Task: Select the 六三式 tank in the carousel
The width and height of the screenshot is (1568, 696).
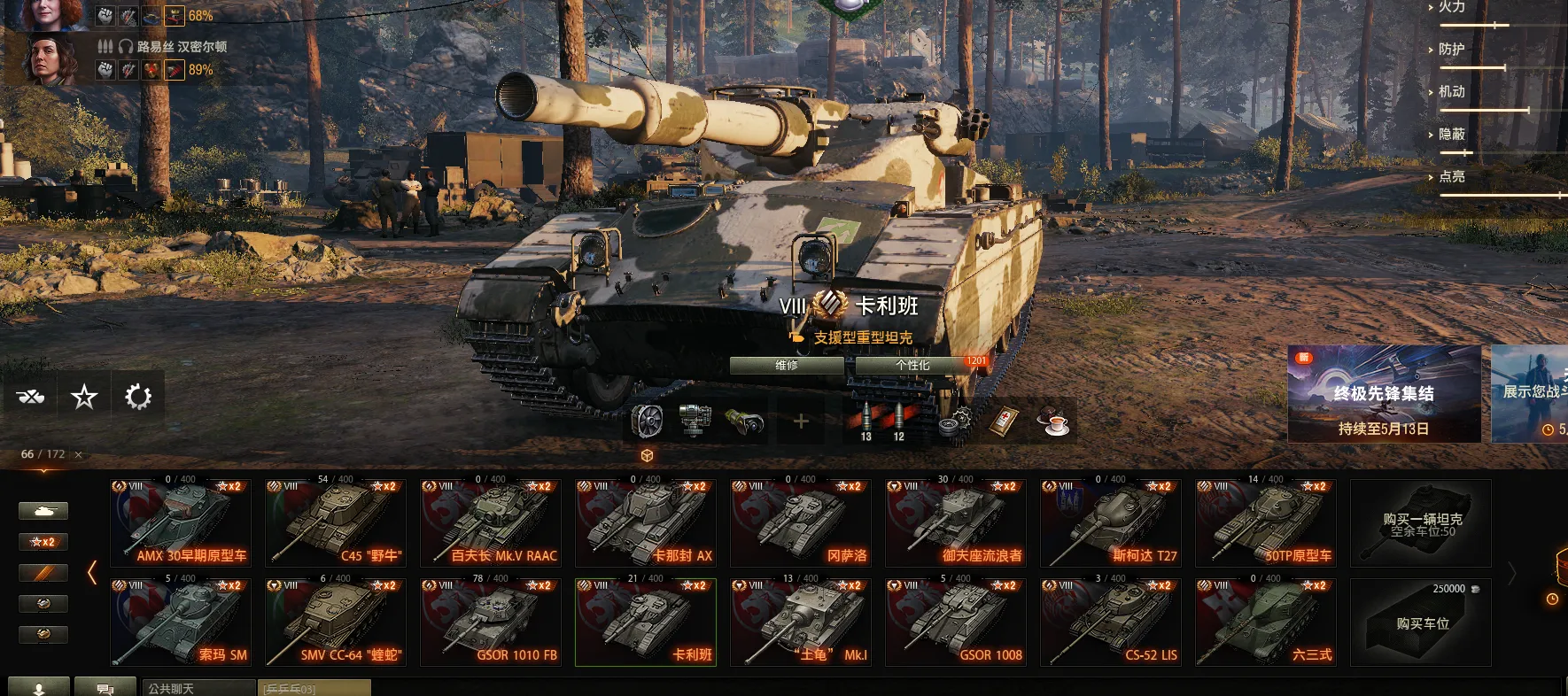Action: [1266, 623]
